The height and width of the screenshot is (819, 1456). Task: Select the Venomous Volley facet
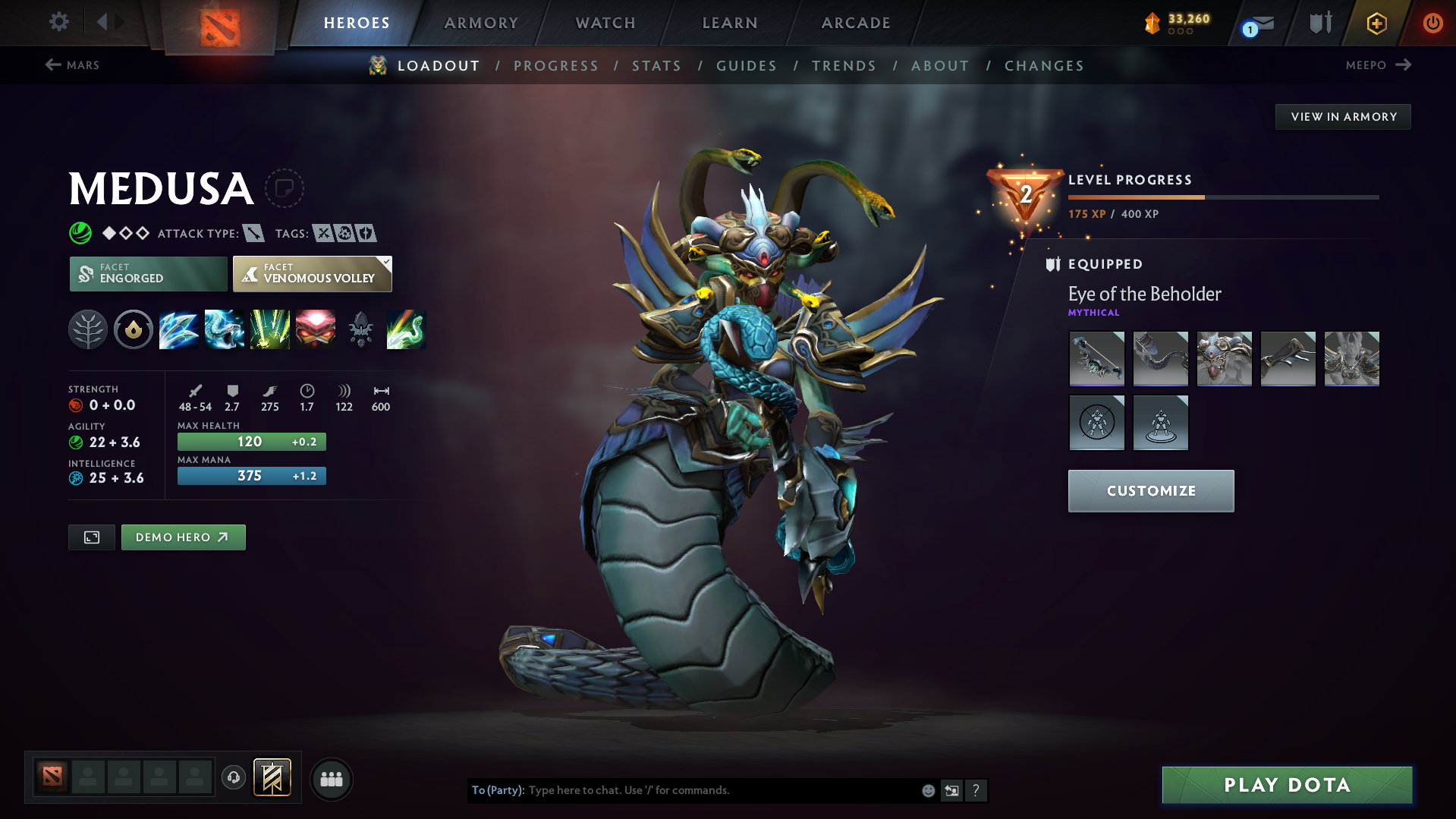pos(312,273)
